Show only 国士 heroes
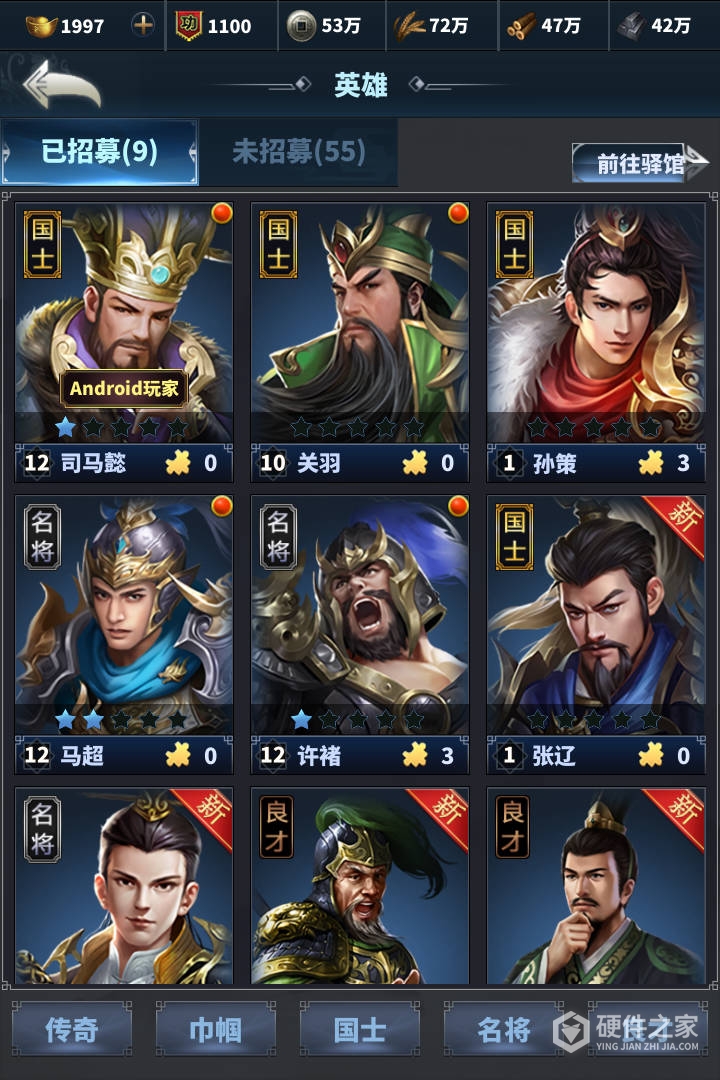The height and width of the screenshot is (1080, 720). coord(360,1030)
